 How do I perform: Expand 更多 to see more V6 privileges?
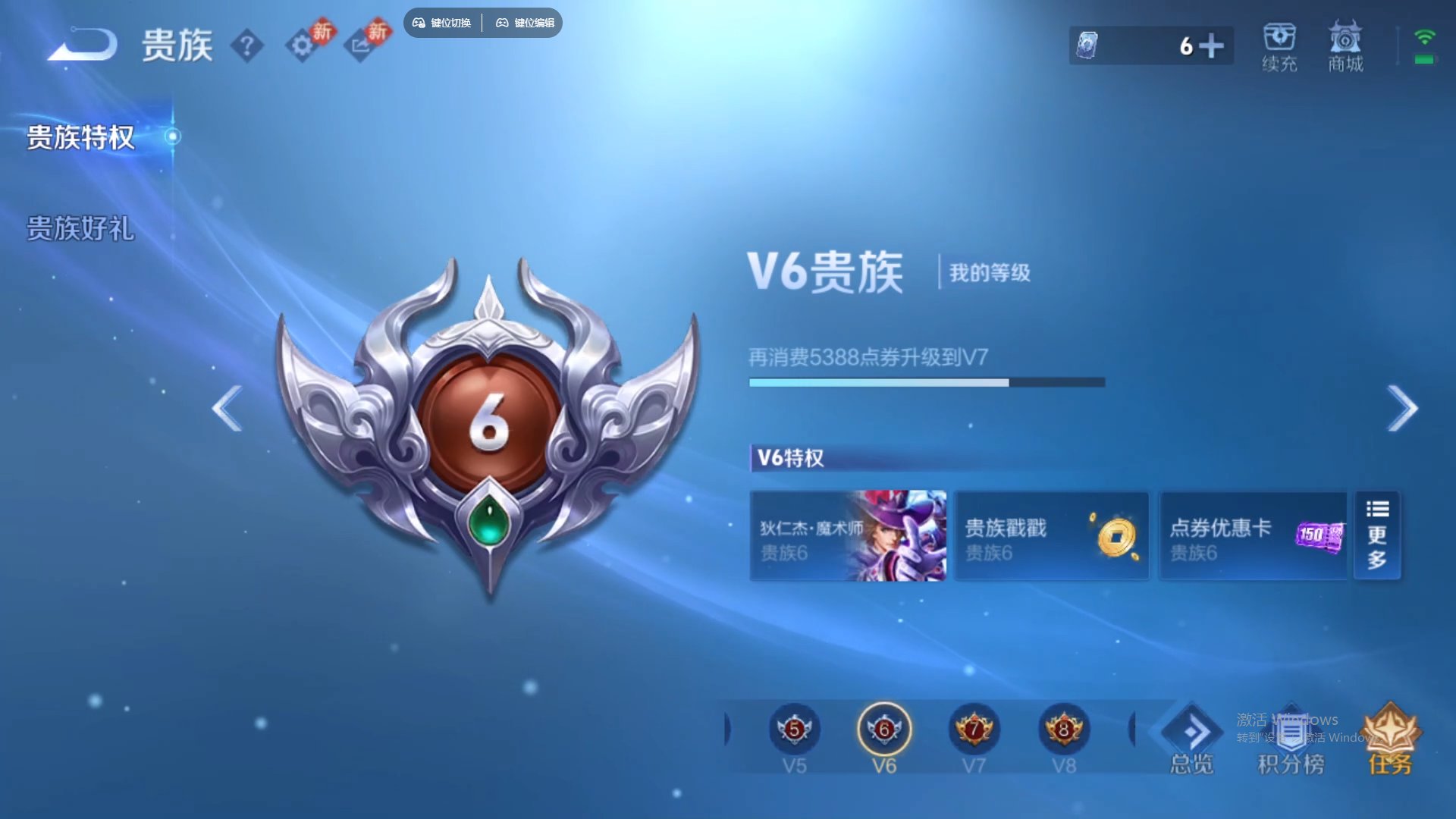tap(1378, 536)
